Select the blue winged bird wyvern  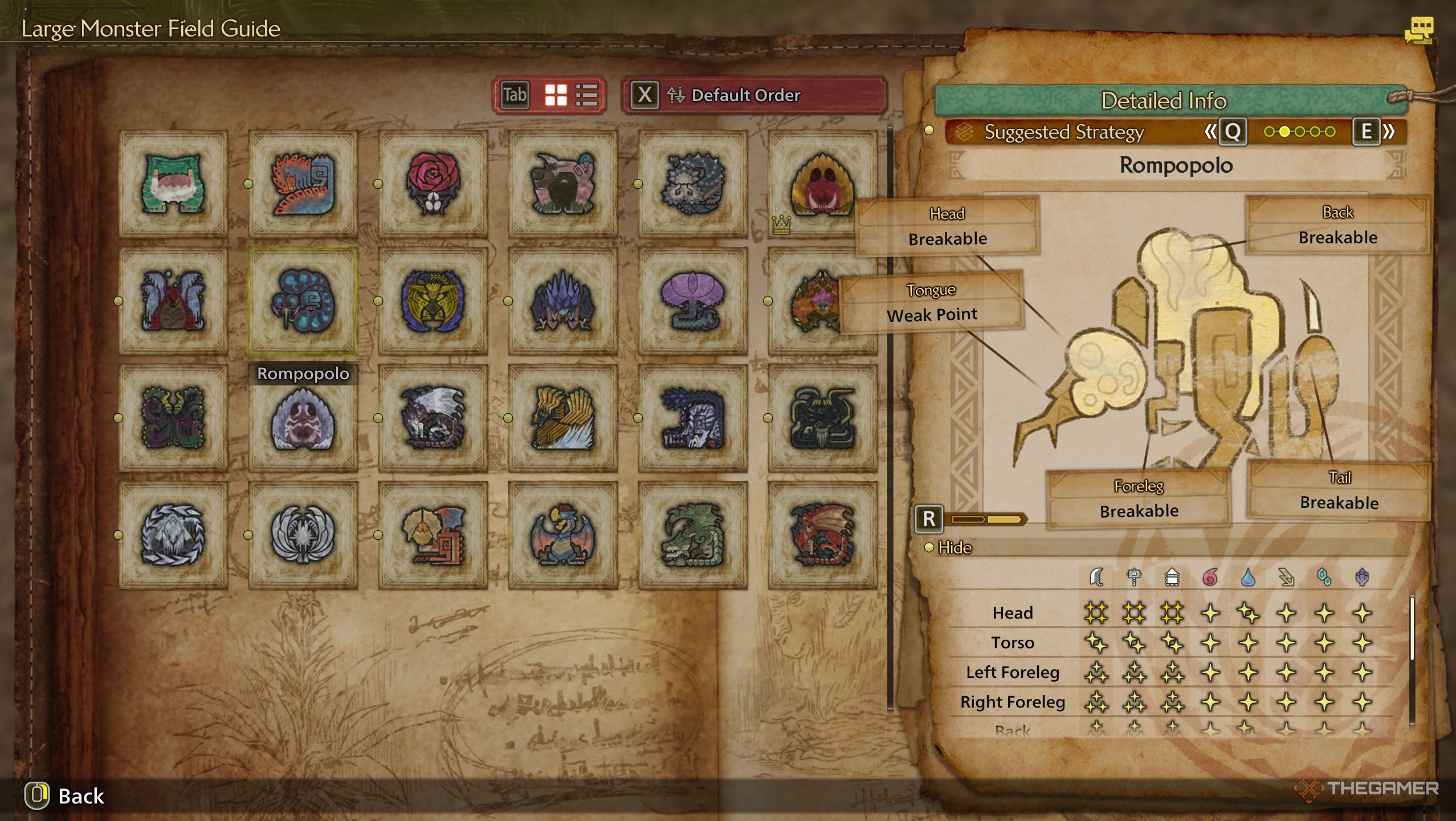coord(562,535)
